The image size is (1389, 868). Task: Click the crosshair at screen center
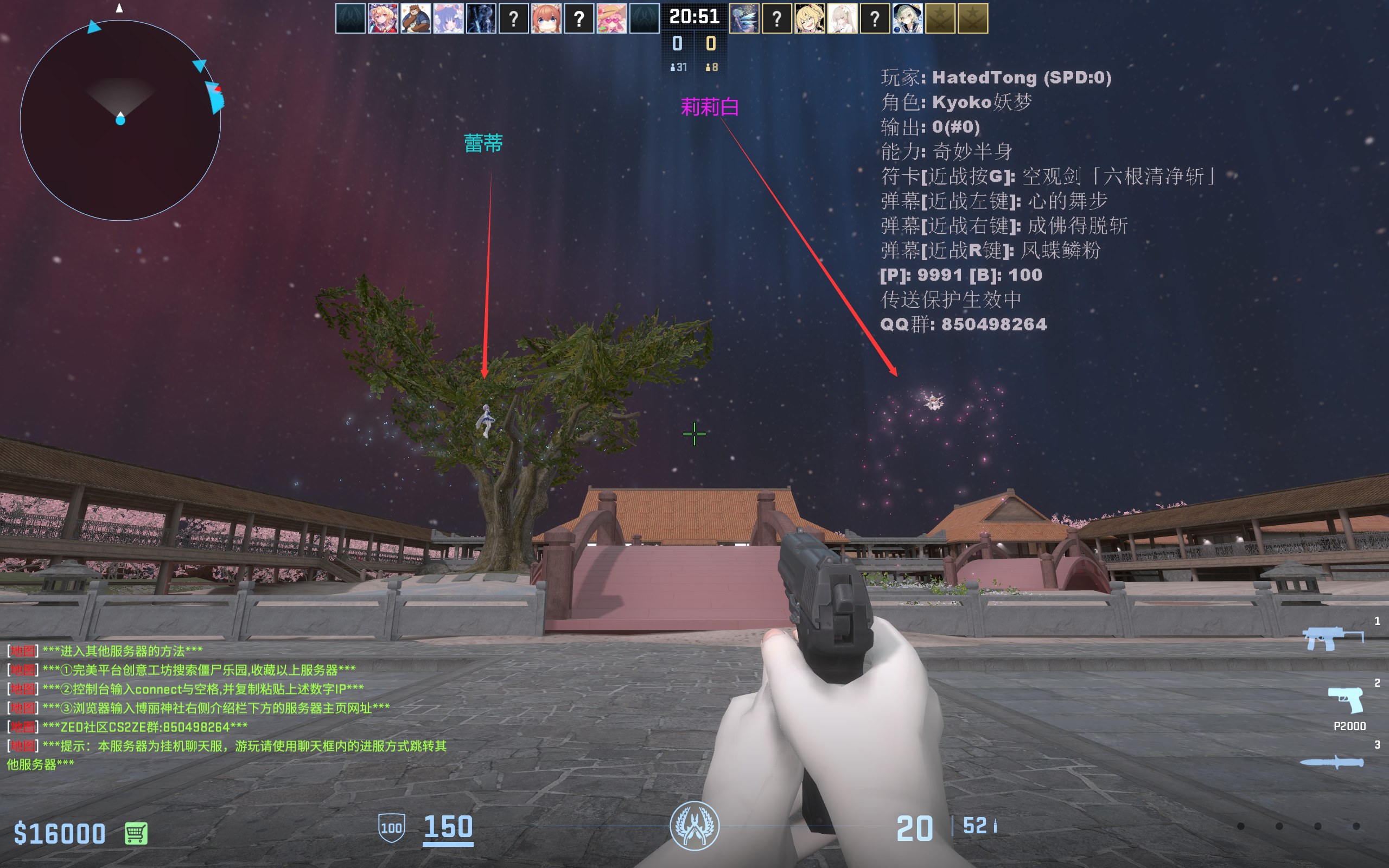click(x=694, y=435)
